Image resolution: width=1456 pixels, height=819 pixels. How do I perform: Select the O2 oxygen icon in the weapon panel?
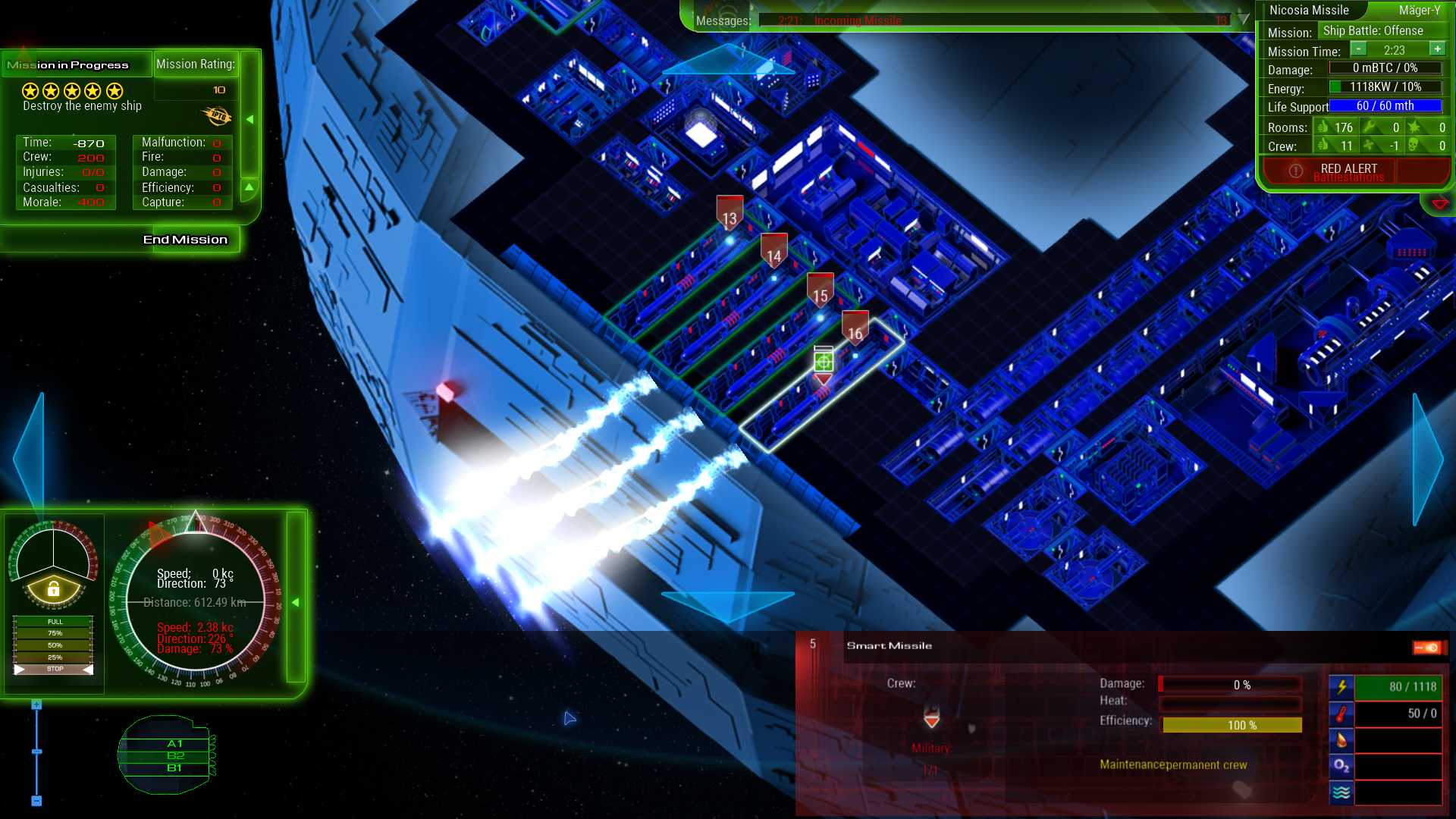click(x=1341, y=766)
